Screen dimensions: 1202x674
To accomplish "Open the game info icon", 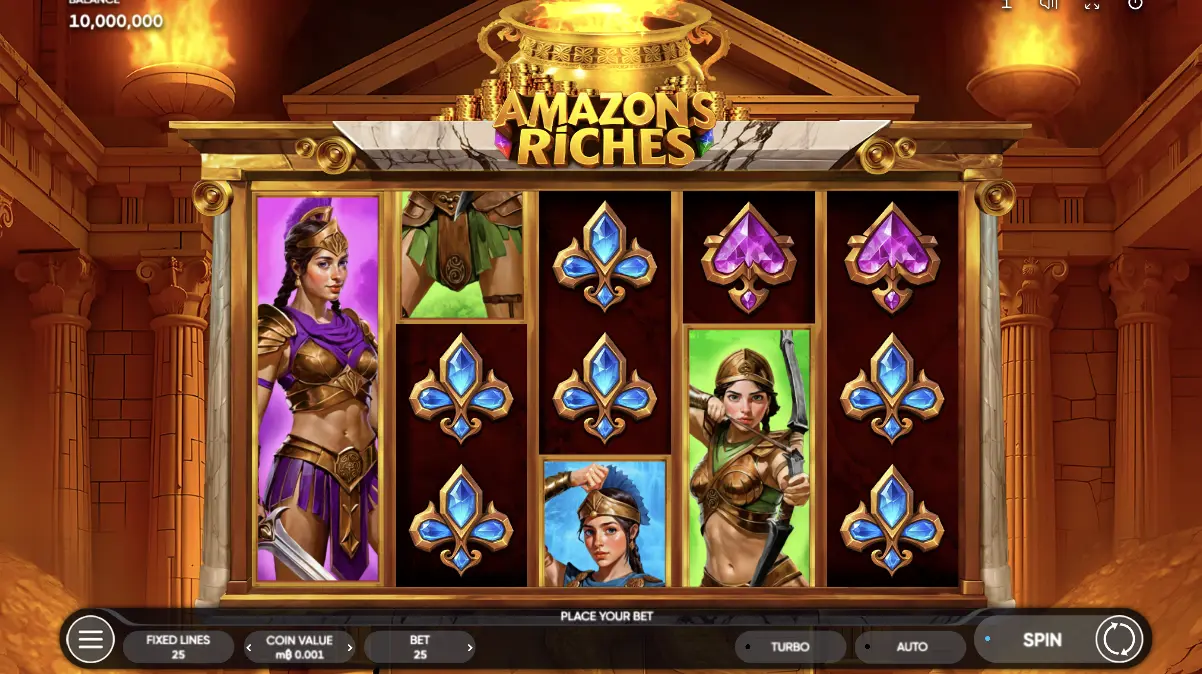I will 1006,4.
